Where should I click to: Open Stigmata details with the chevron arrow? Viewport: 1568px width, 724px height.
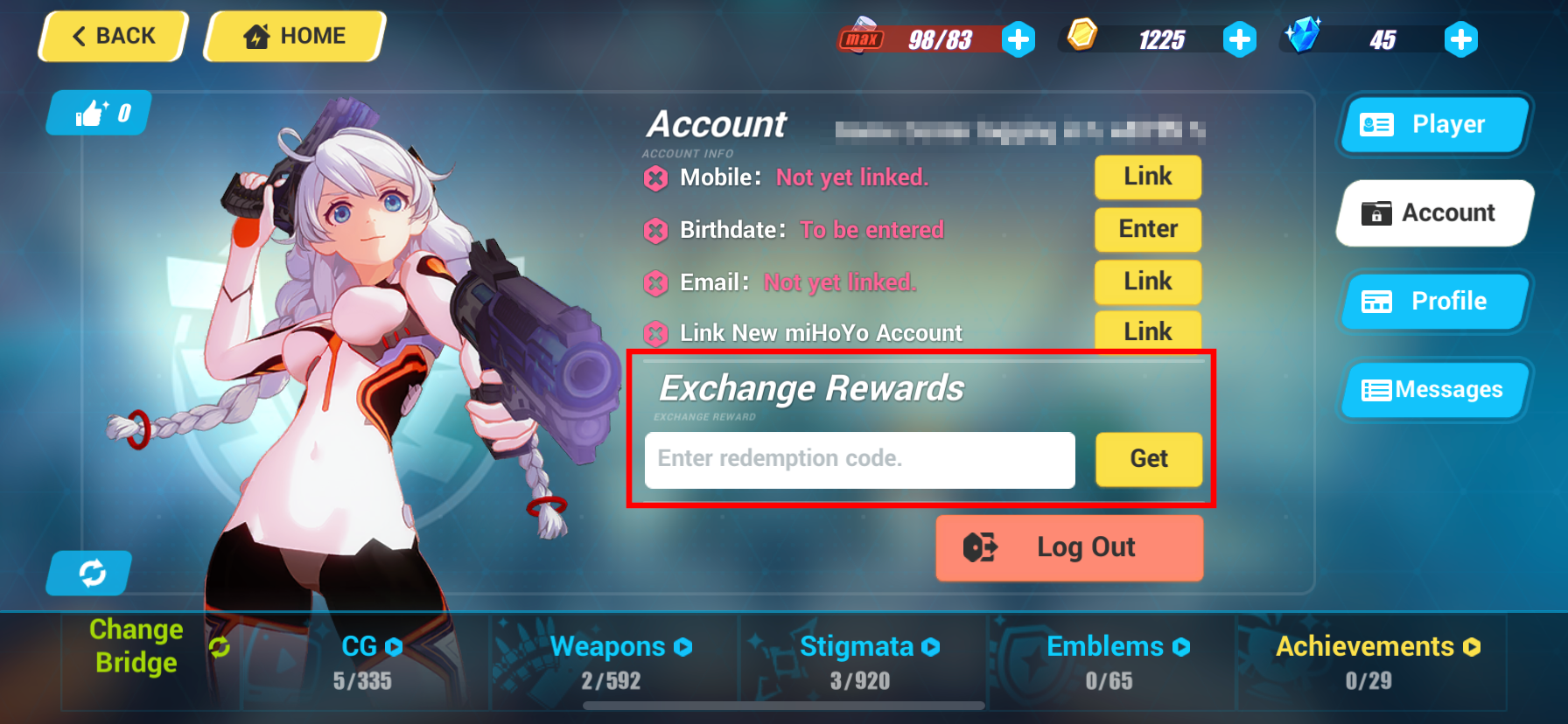coord(930,647)
